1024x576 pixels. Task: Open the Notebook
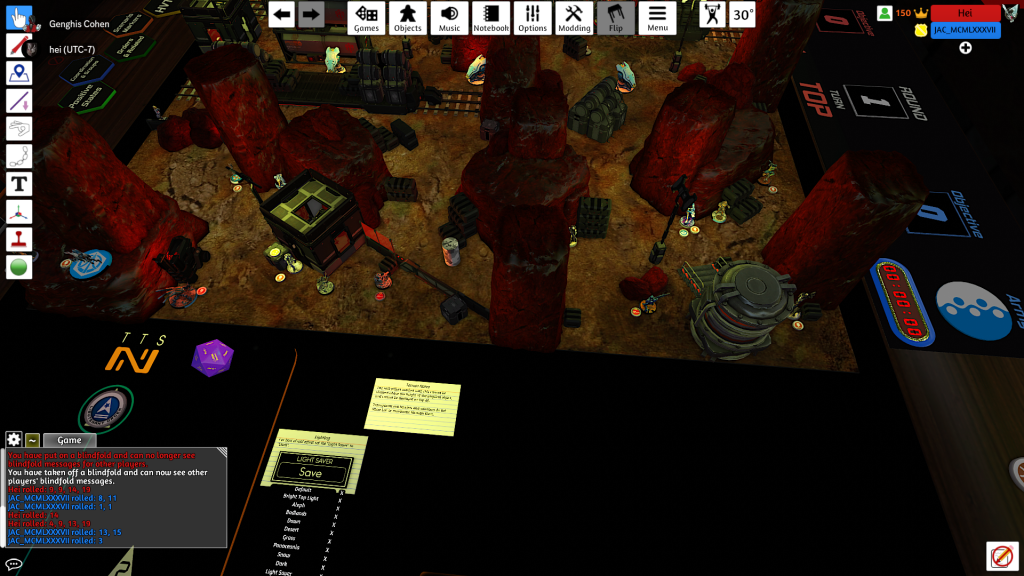pos(491,17)
